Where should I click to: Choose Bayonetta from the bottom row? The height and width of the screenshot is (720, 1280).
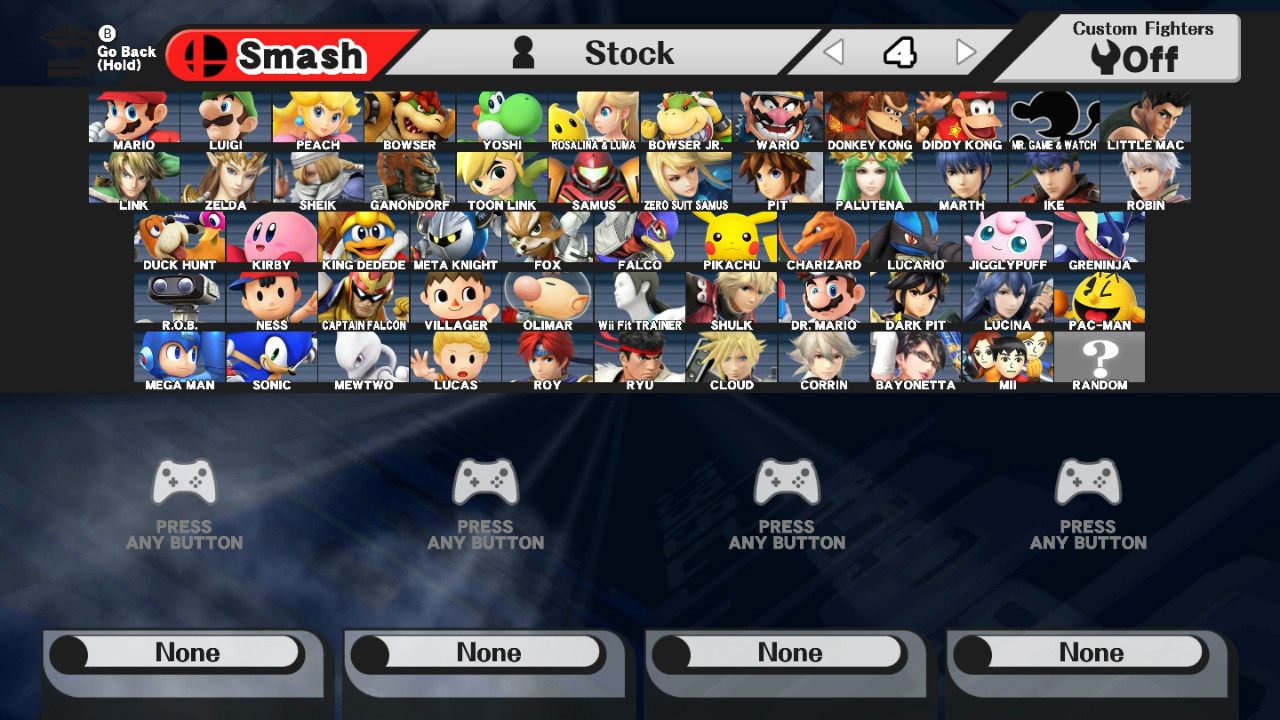pos(916,355)
